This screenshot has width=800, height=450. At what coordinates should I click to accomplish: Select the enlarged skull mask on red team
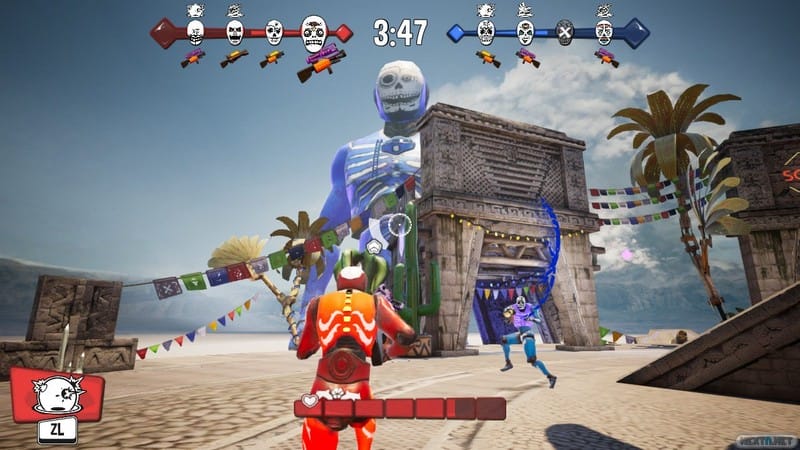[313, 34]
